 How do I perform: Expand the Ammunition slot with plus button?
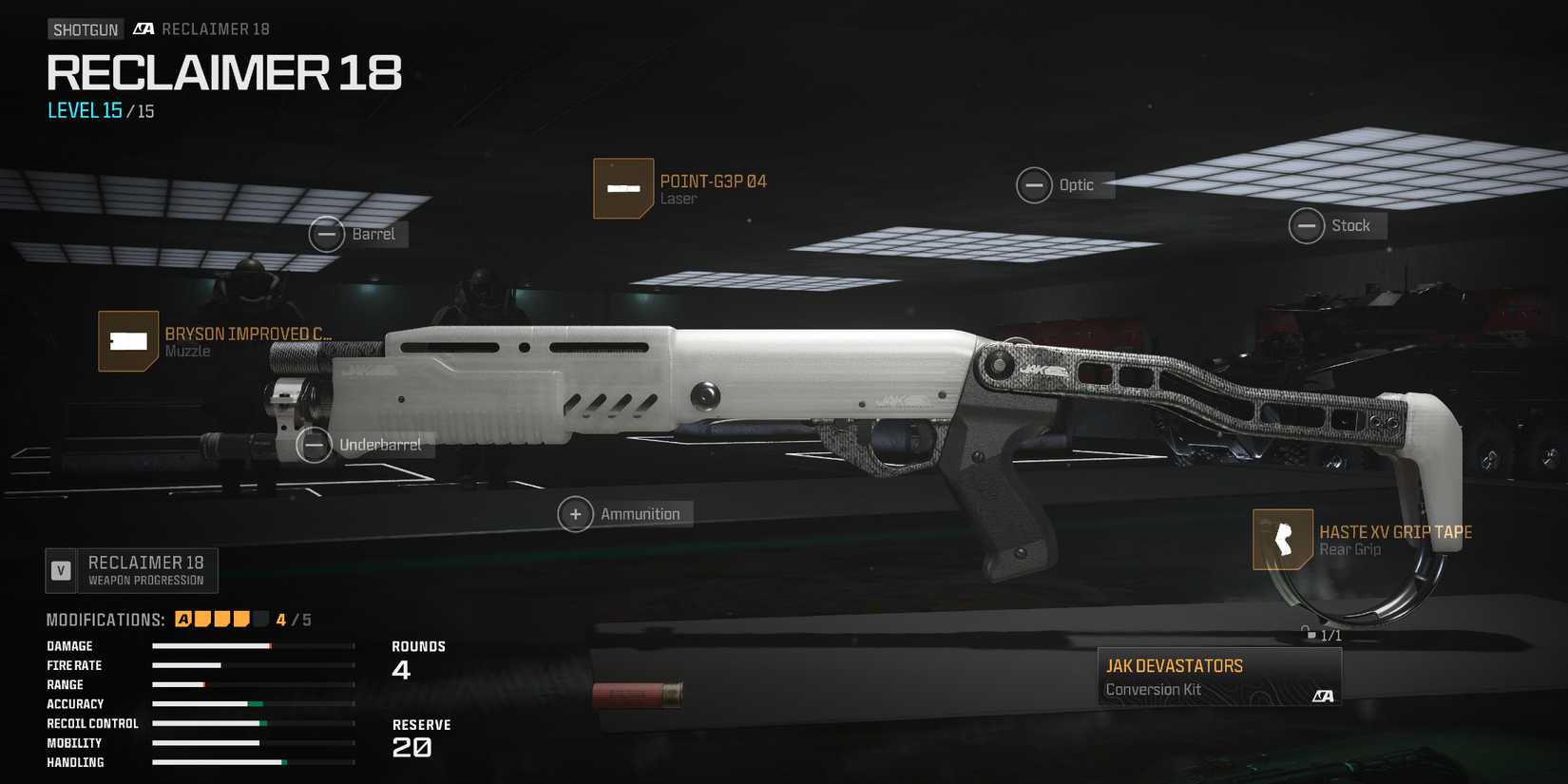pyautogui.click(x=576, y=513)
